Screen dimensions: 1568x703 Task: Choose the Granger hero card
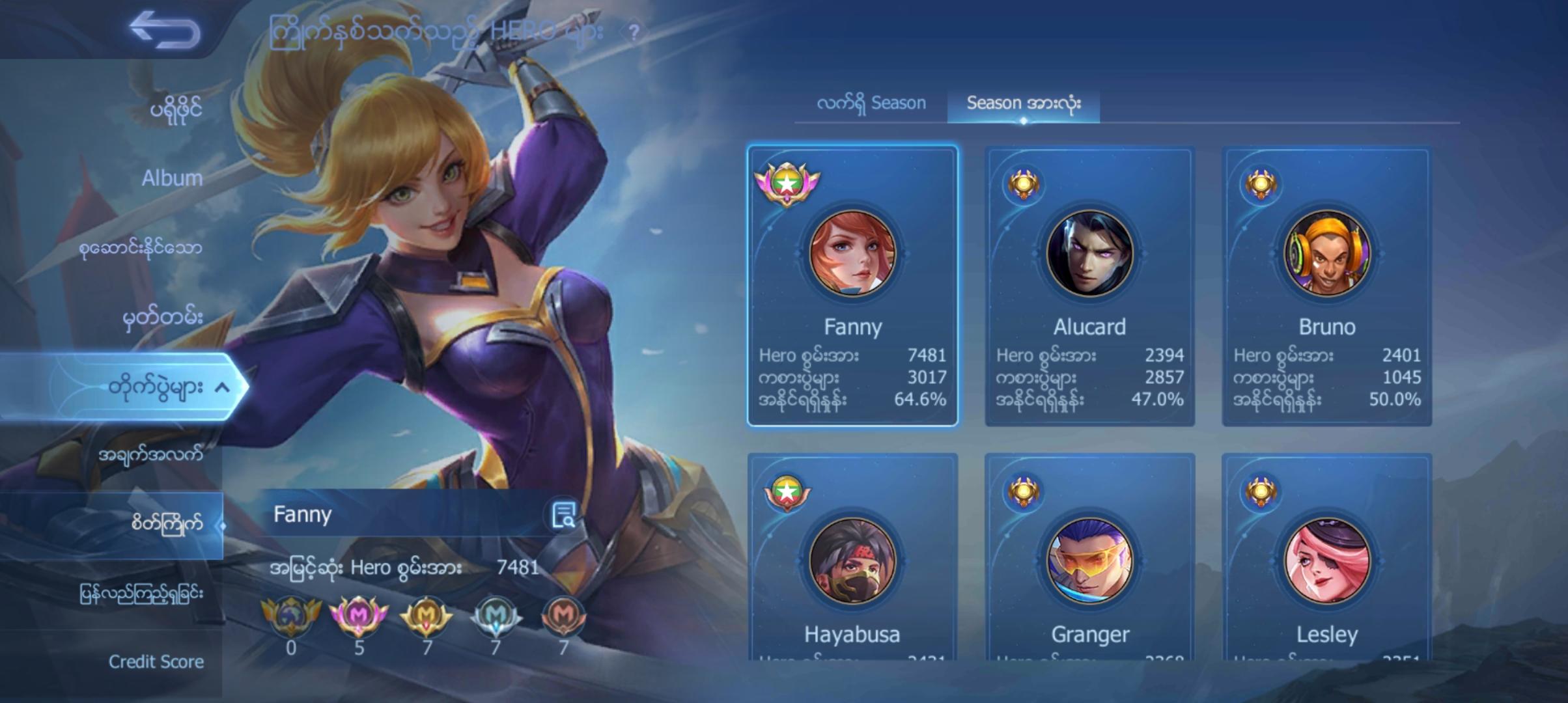1089,560
